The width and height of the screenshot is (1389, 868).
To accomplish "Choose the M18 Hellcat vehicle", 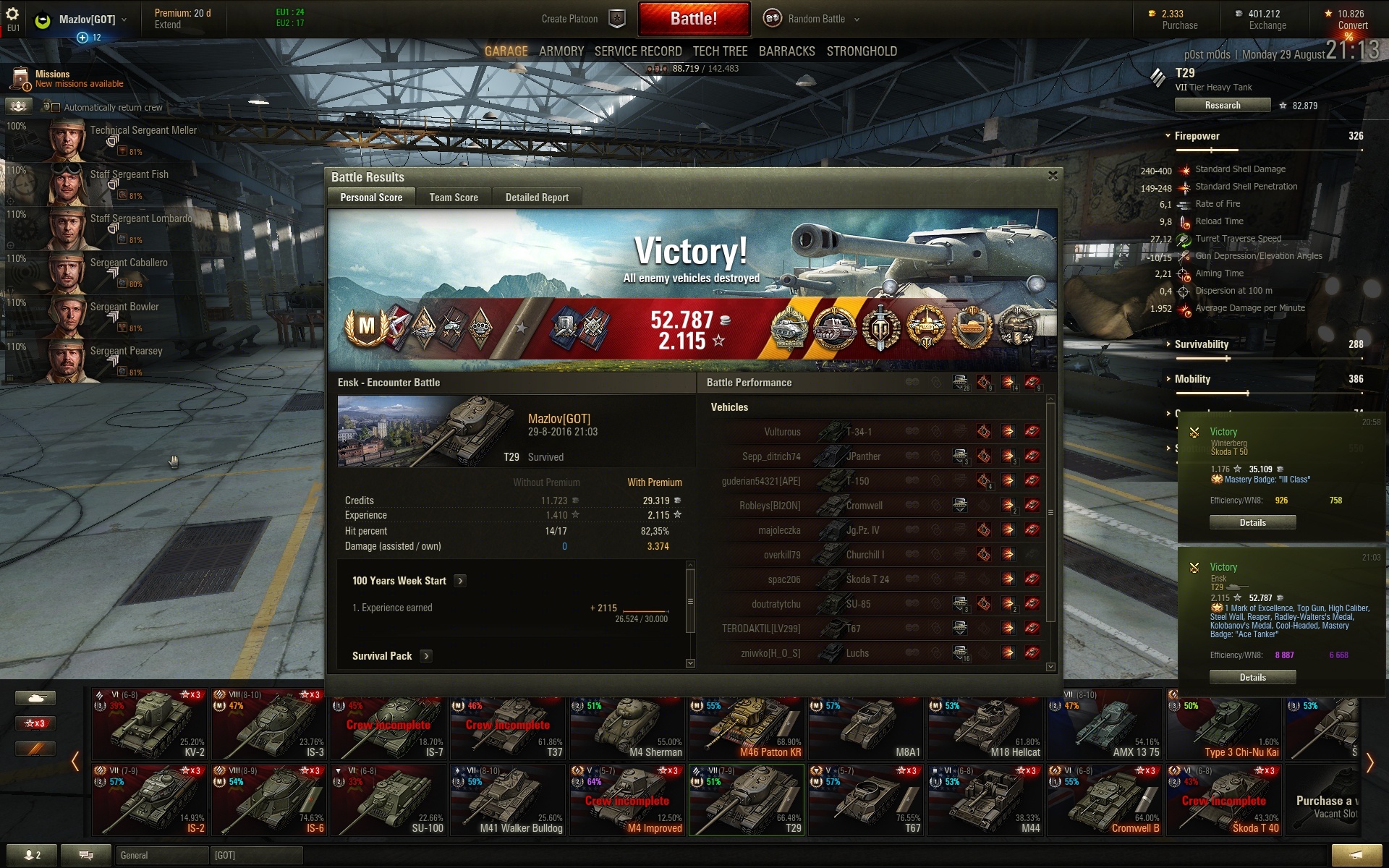I will pyautogui.click(x=986, y=723).
